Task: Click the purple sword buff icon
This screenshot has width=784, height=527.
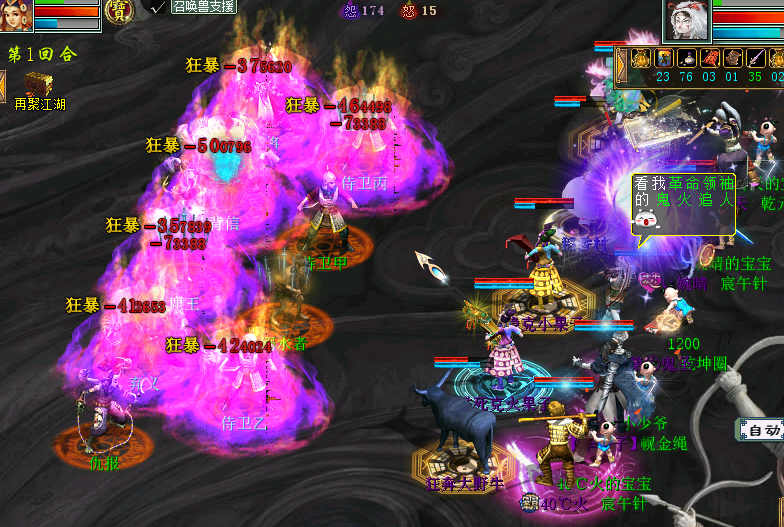Action: 757,58
